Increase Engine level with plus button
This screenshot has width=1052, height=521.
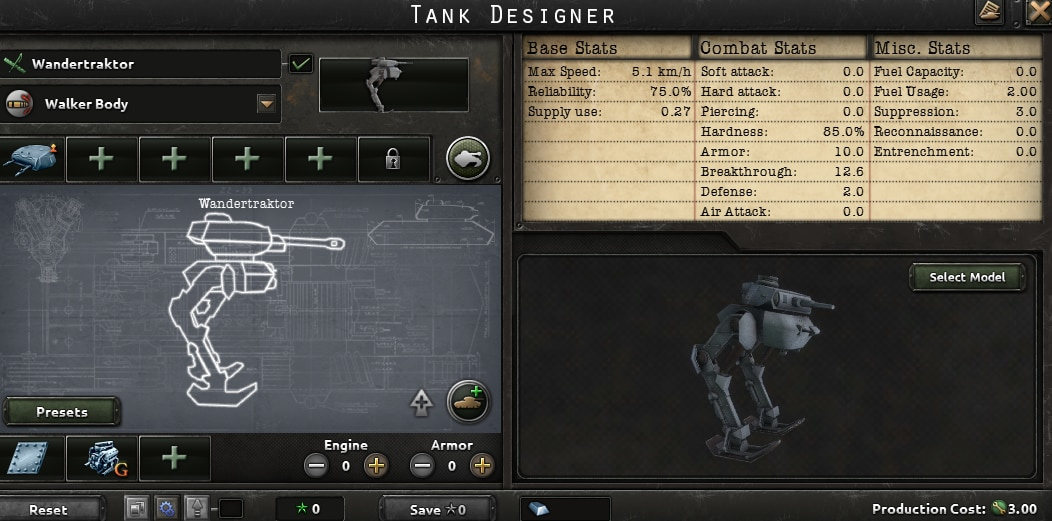(x=376, y=465)
